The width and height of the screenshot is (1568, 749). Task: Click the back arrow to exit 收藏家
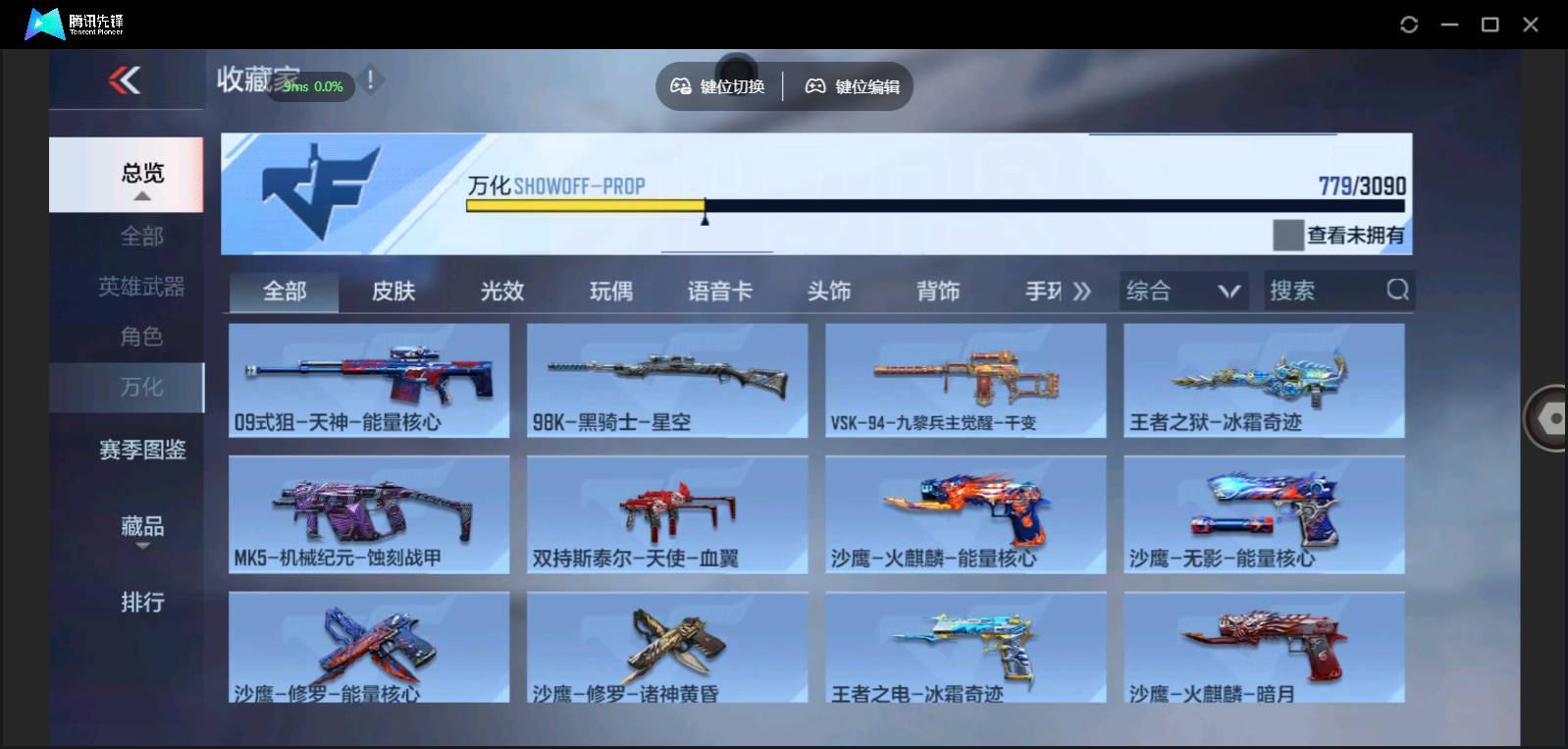(x=123, y=81)
